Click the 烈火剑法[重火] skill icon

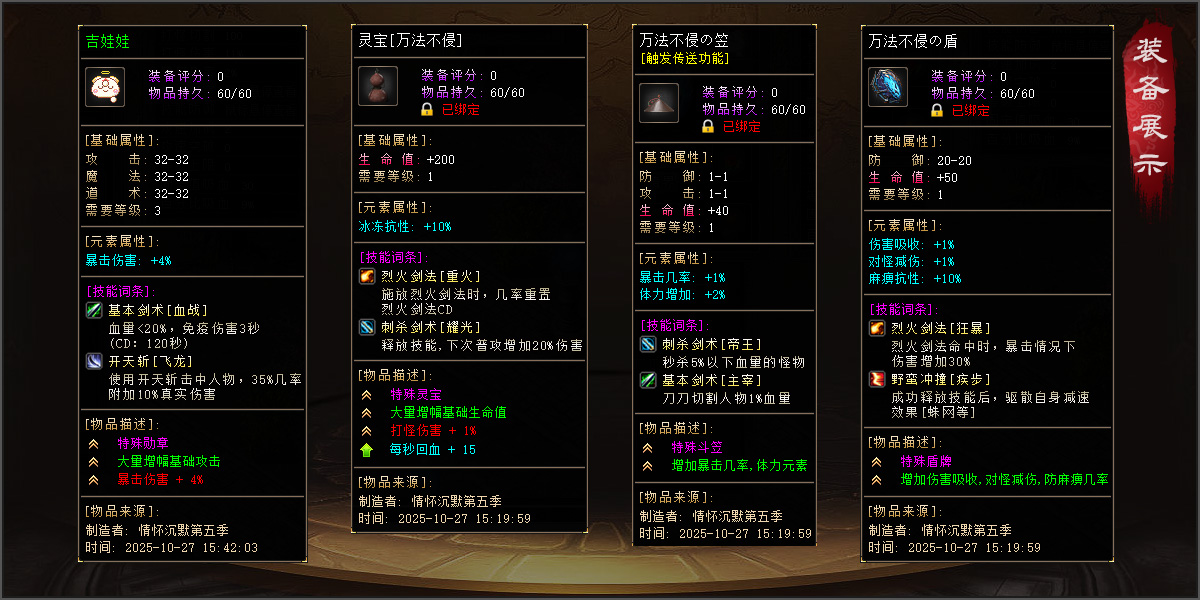click(367, 276)
